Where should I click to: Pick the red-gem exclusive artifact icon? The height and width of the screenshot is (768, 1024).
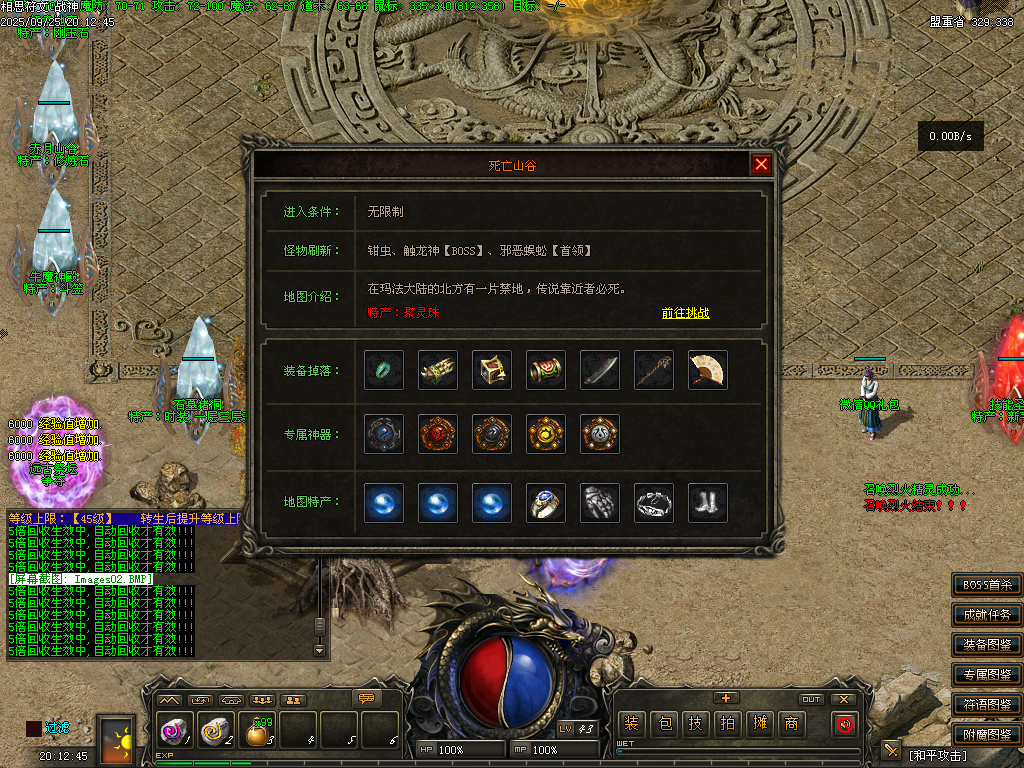click(x=438, y=434)
